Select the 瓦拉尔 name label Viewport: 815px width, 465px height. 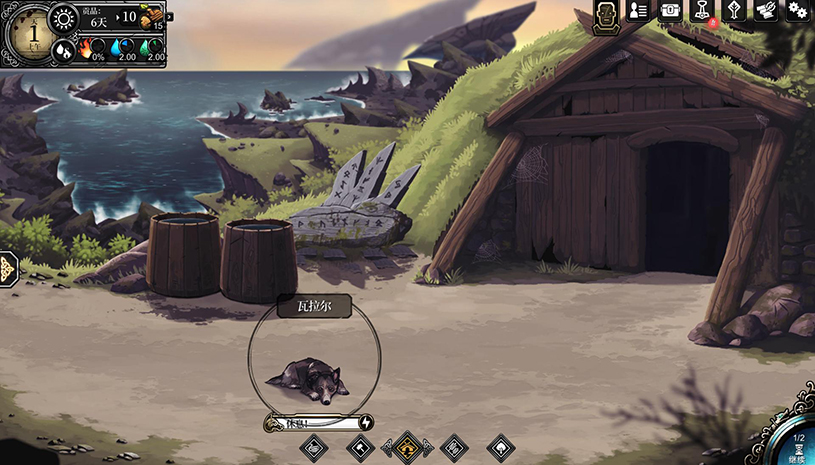point(315,306)
